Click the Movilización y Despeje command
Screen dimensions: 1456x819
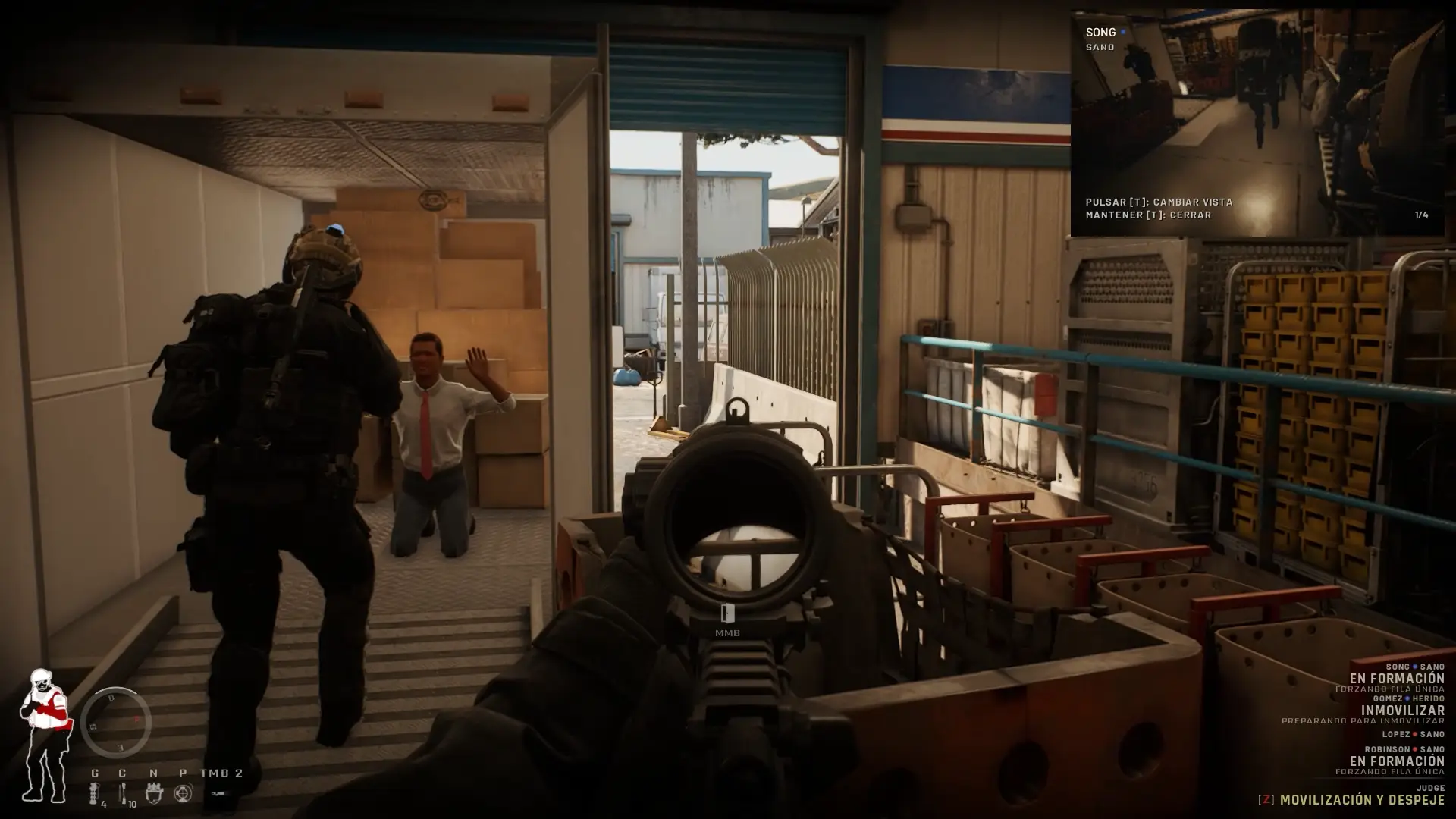click(x=1362, y=800)
